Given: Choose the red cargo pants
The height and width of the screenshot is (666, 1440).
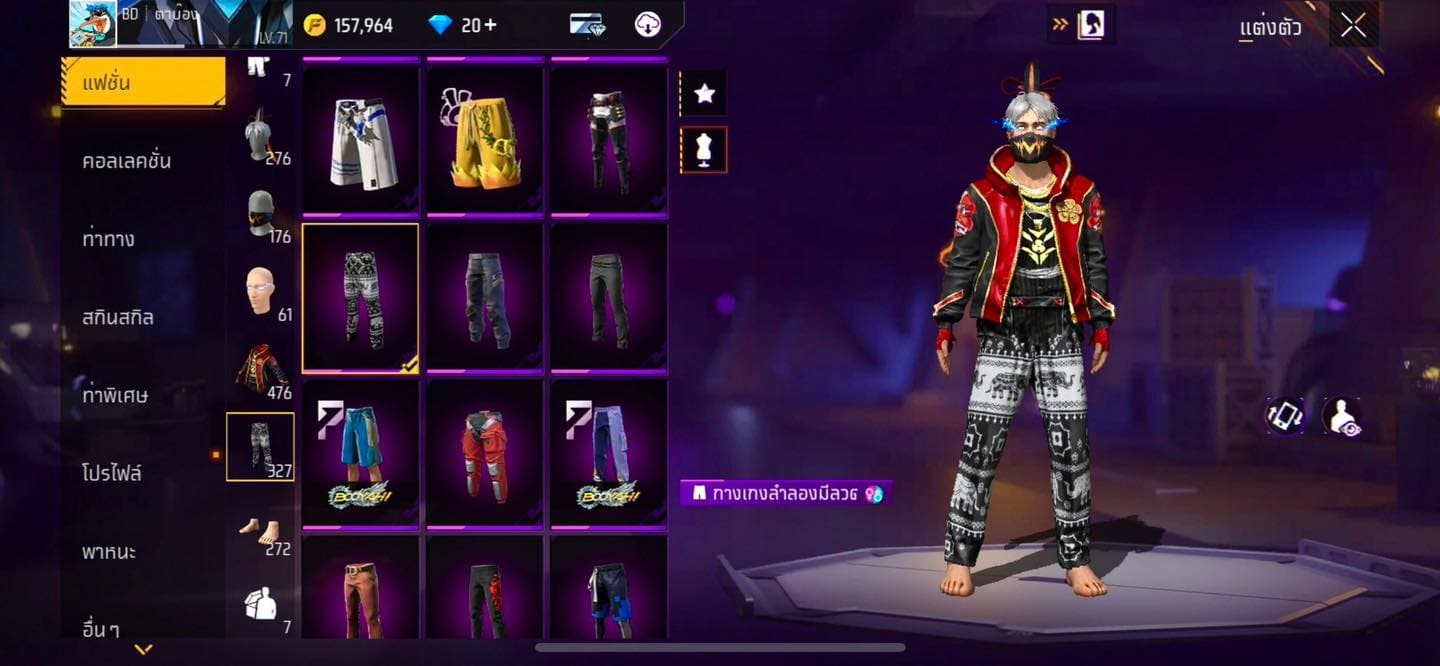Looking at the screenshot, I should click(x=484, y=453).
